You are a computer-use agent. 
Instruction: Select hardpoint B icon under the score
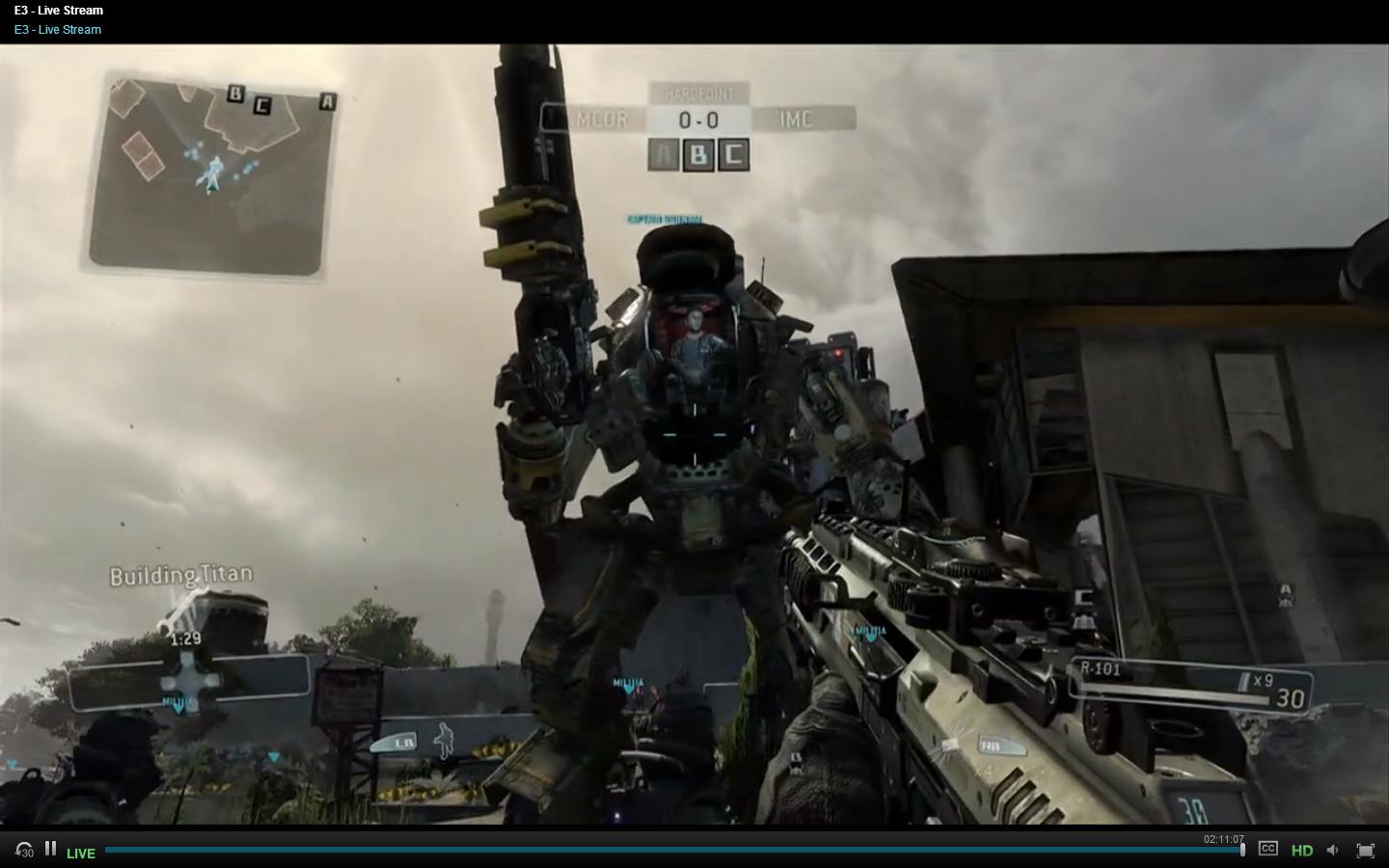pyautogui.click(x=698, y=154)
